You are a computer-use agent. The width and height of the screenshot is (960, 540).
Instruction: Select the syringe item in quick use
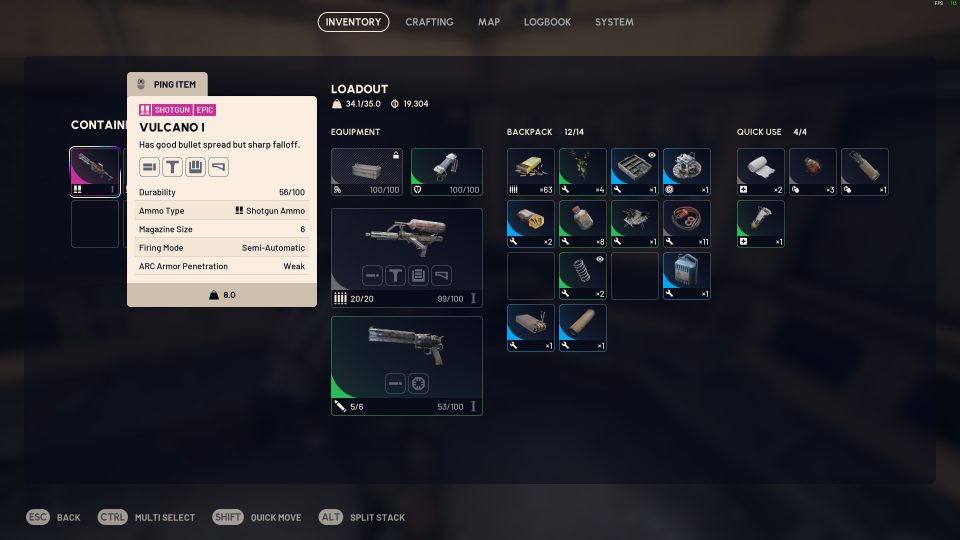(761, 223)
